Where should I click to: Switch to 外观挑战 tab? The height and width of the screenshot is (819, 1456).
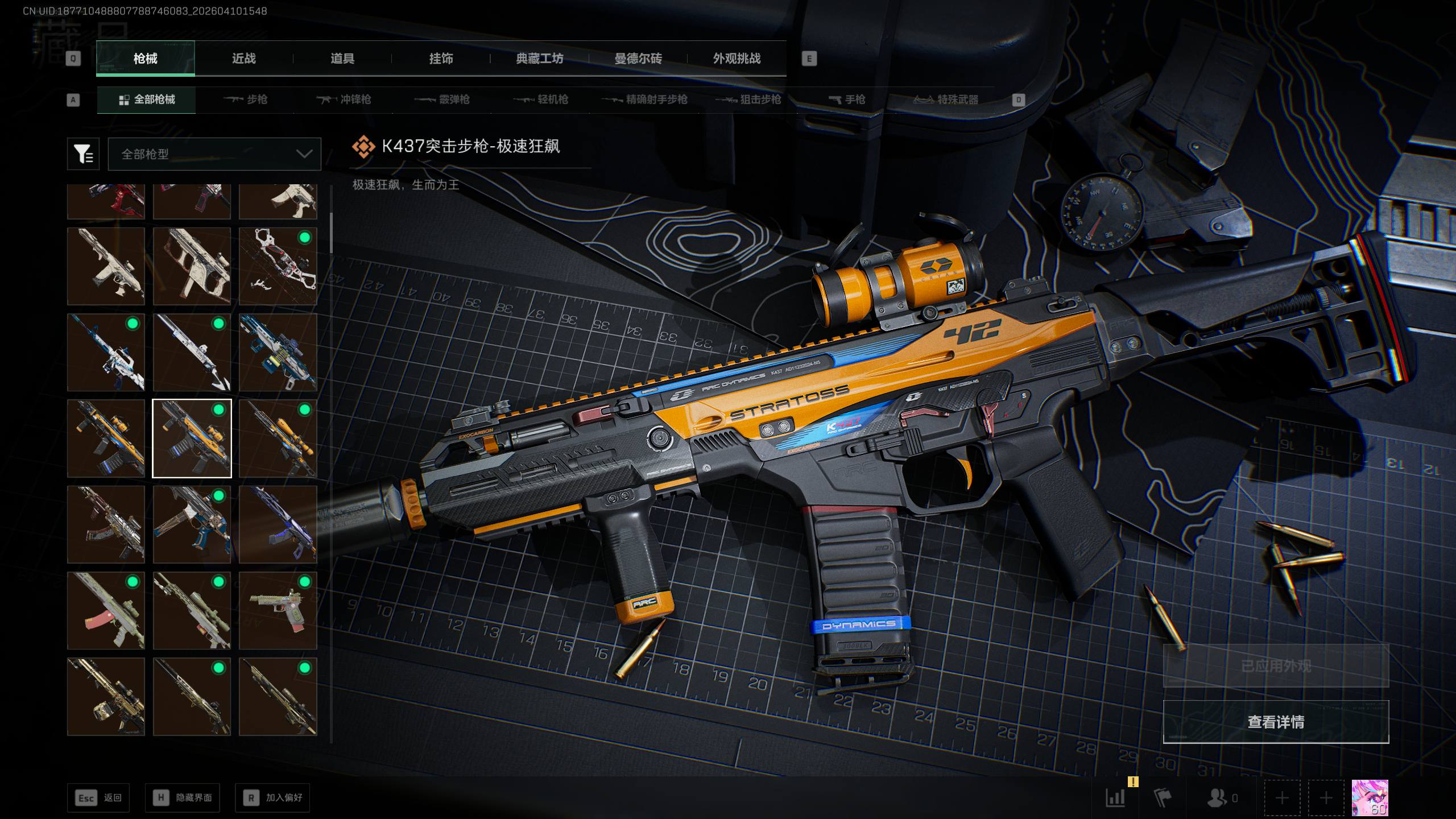click(737, 59)
